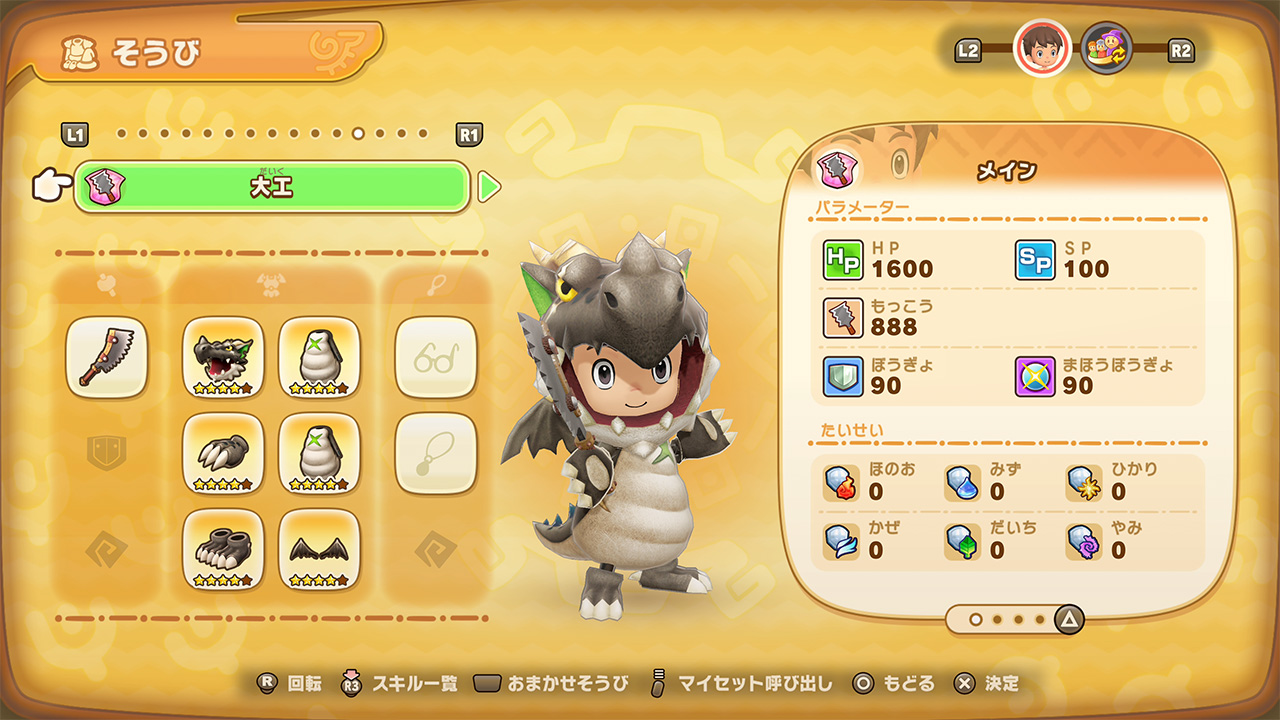1280x720 pixels.
Task: Open the empty necklace accessory slot
Action: tap(436, 453)
